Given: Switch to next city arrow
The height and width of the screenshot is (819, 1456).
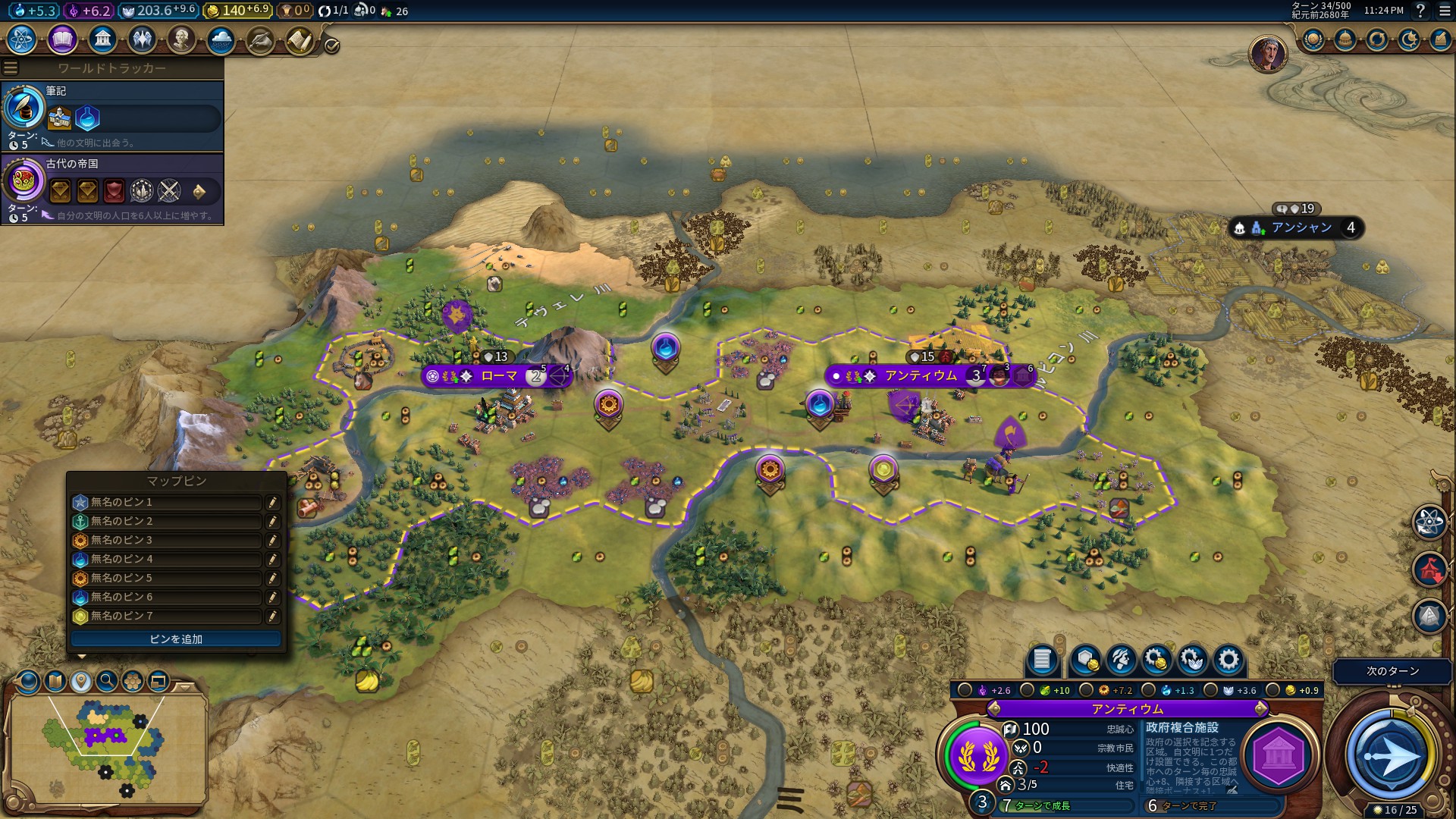Looking at the screenshot, I should [x=1260, y=709].
